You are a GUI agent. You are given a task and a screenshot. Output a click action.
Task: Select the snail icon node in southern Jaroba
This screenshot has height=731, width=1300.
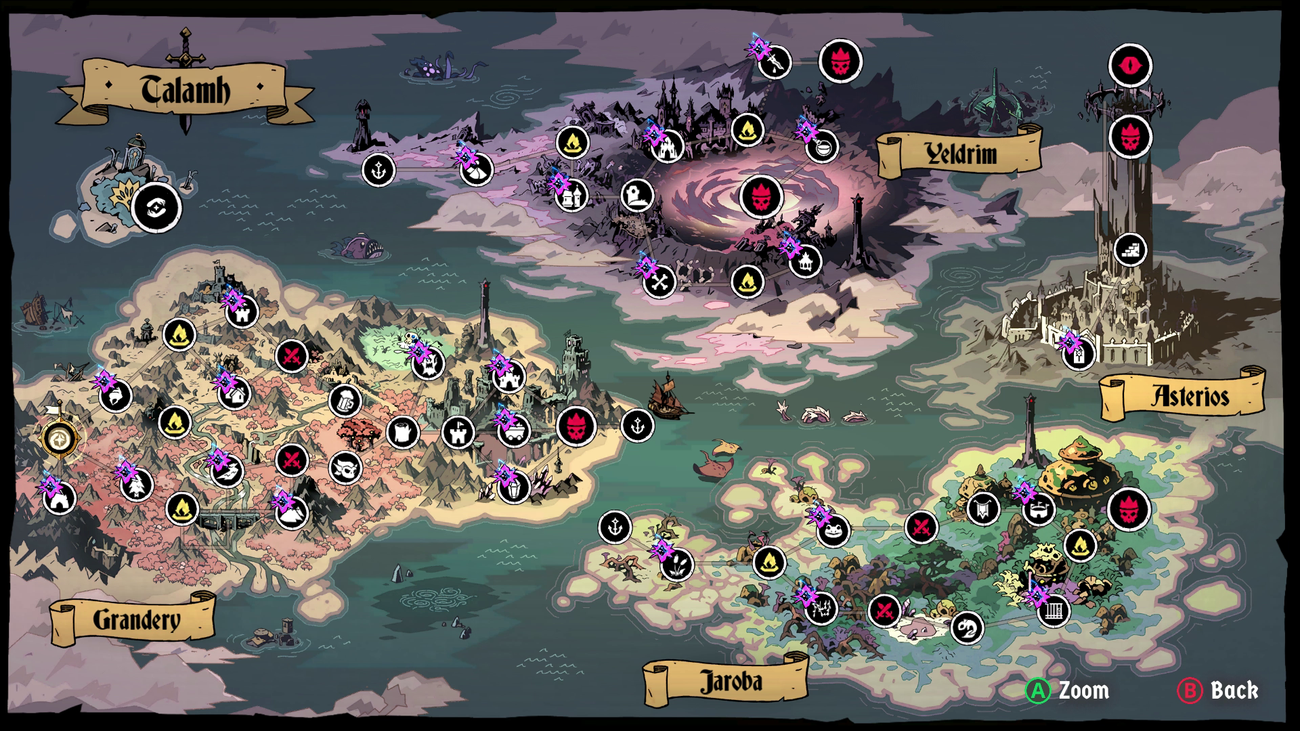[x=968, y=630]
